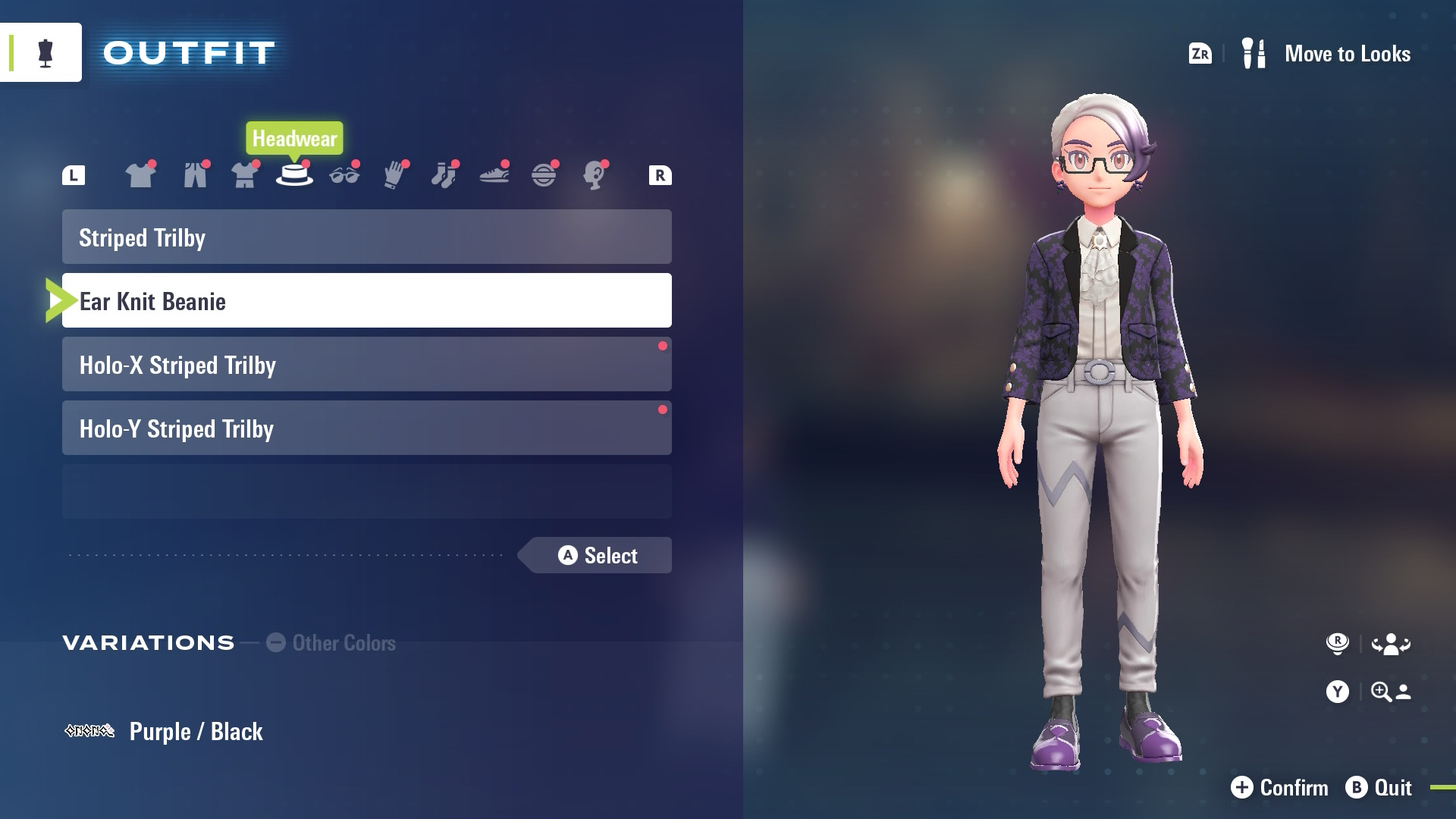This screenshot has width=1456, height=819.
Task: Open the Headwear hat tab
Action: click(x=294, y=175)
